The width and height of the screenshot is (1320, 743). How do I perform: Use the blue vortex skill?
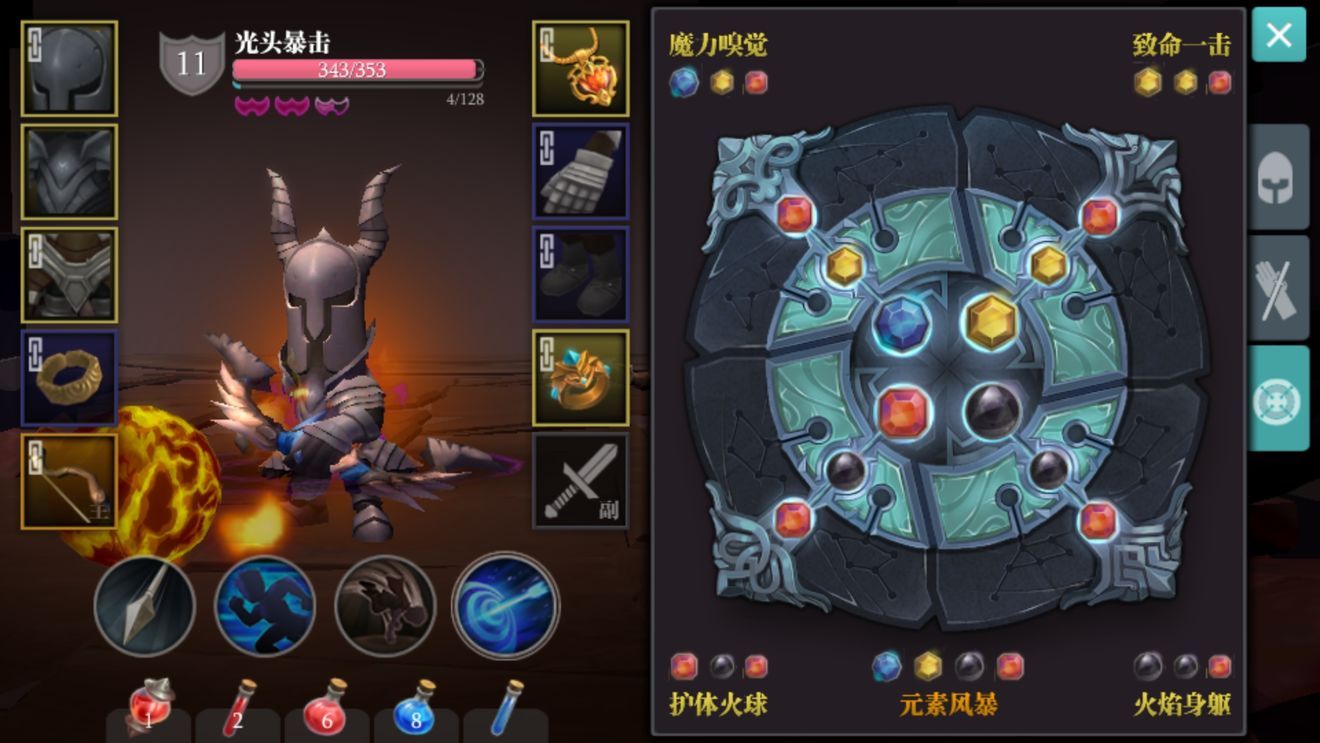(505, 606)
